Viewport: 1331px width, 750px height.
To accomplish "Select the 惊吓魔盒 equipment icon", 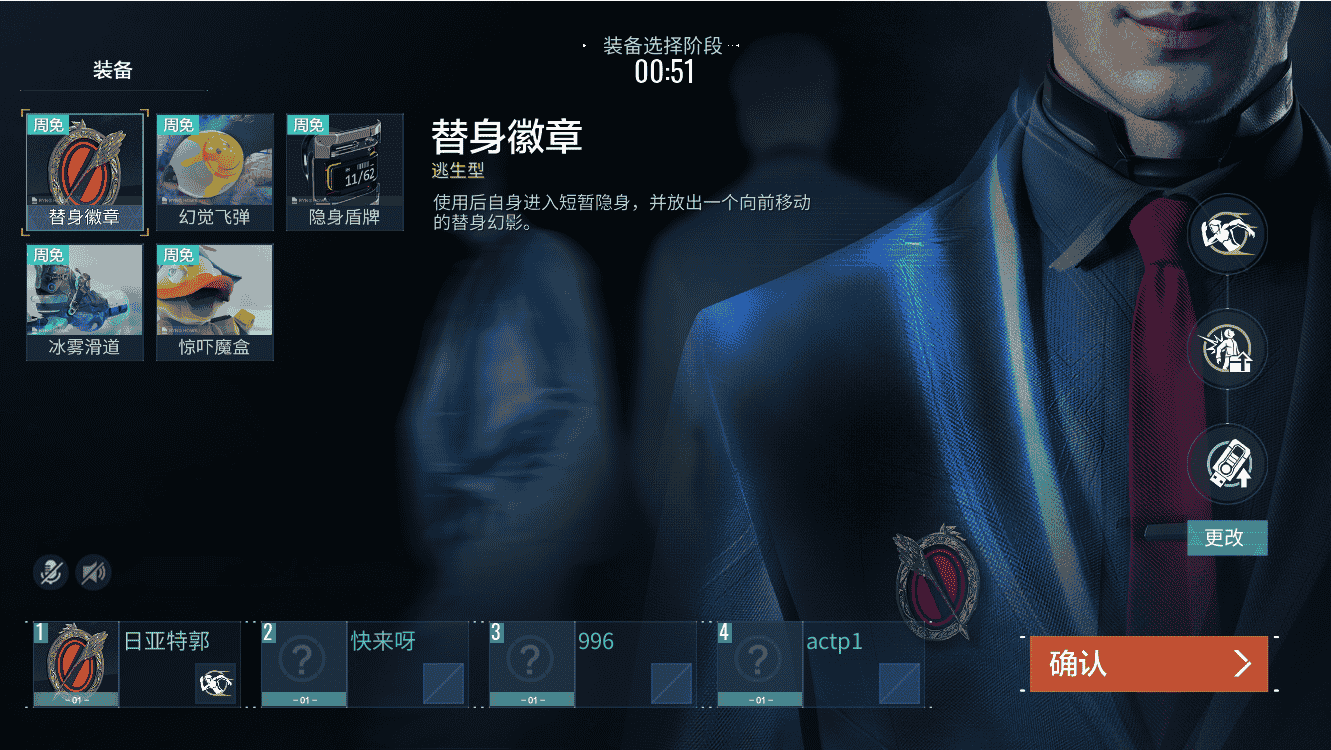I will point(214,300).
